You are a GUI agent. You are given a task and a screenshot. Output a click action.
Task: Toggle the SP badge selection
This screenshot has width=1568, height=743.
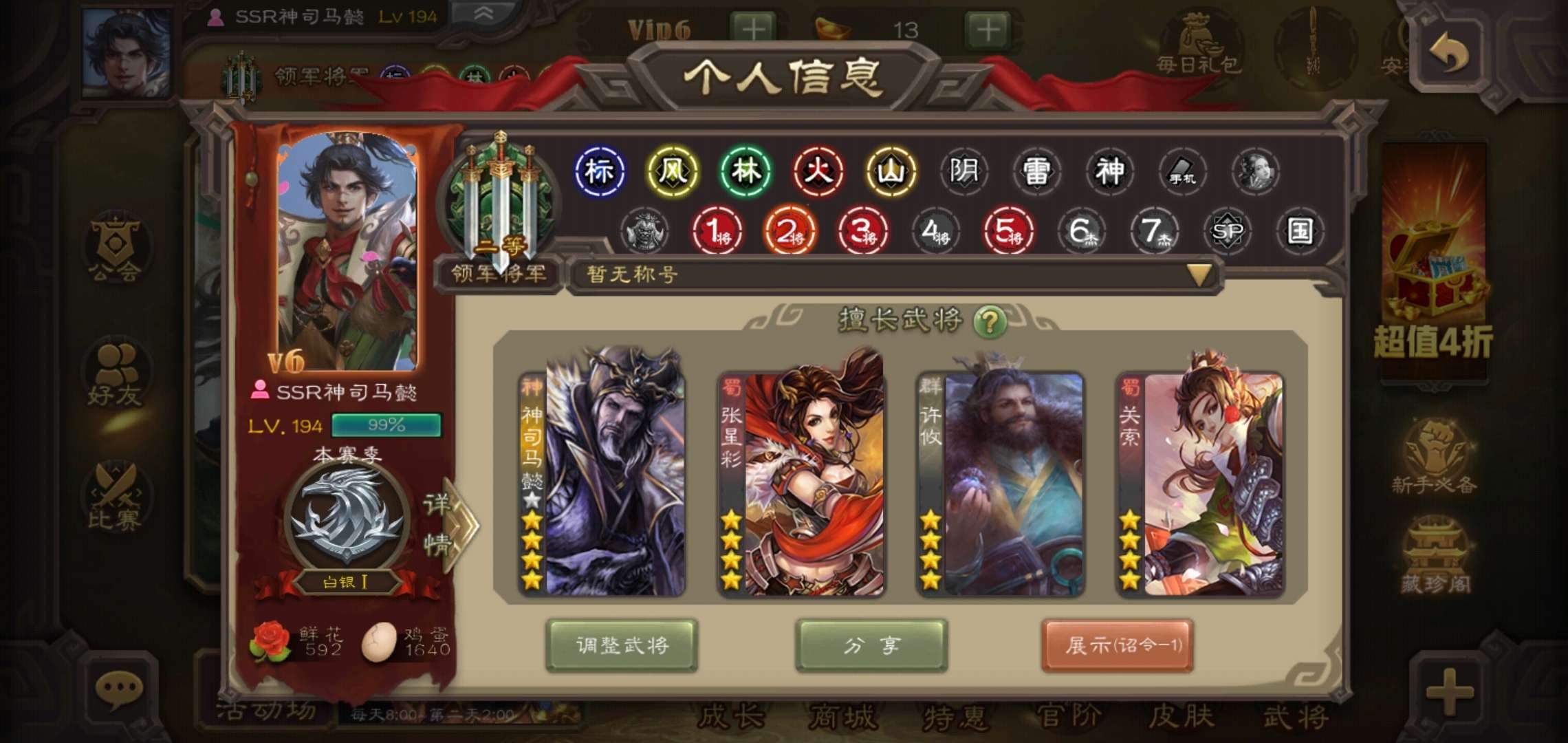[x=1228, y=233]
